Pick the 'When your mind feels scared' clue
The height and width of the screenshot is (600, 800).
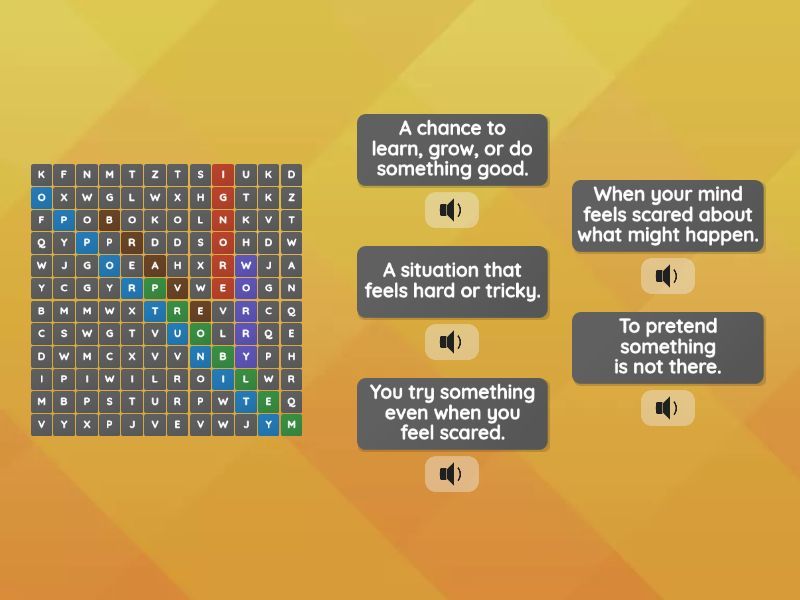tap(668, 215)
